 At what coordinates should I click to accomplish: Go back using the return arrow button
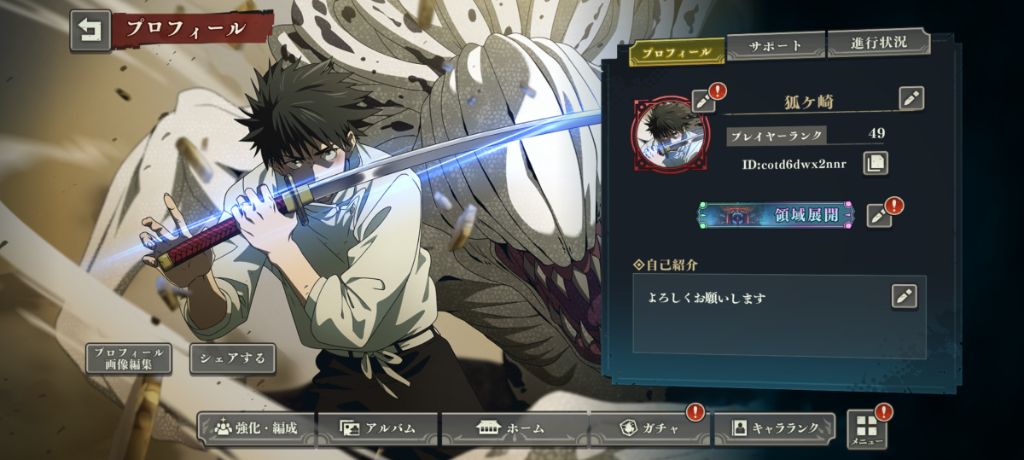pos(90,30)
